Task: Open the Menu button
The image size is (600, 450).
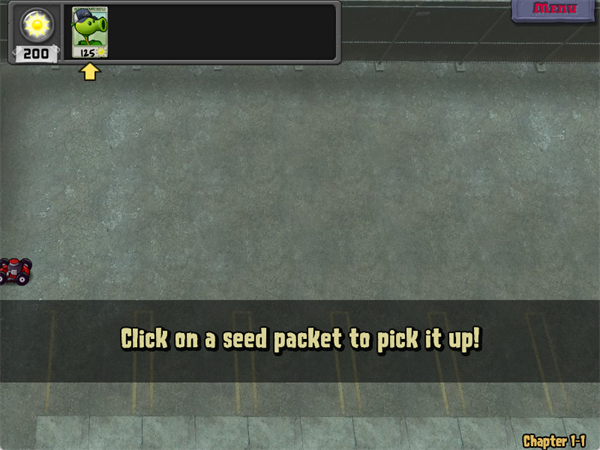Action: tap(555, 10)
